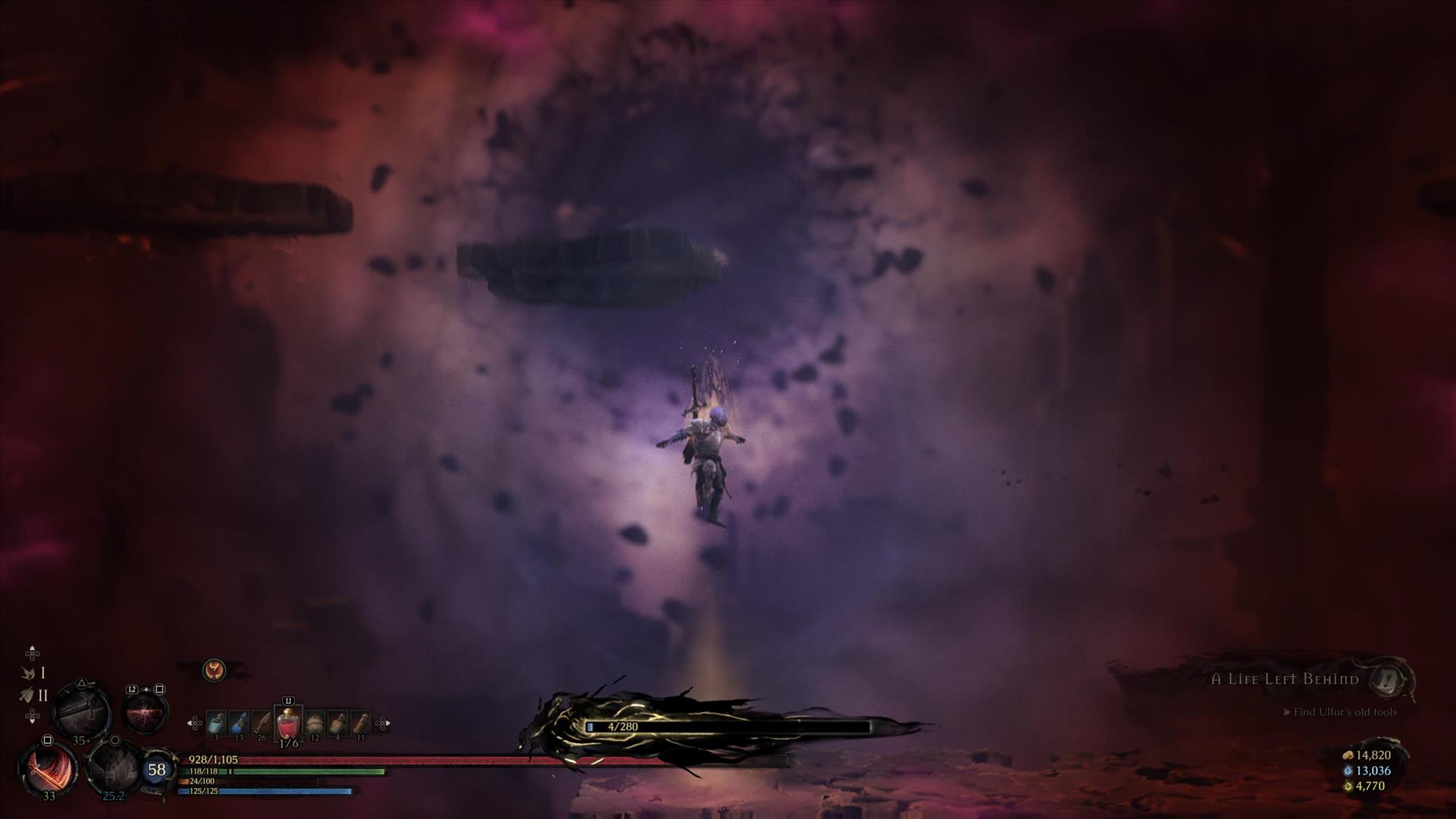This screenshot has width=1456, height=819.
Task: Click the phoenix buff status icon
Action: (x=215, y=670)
